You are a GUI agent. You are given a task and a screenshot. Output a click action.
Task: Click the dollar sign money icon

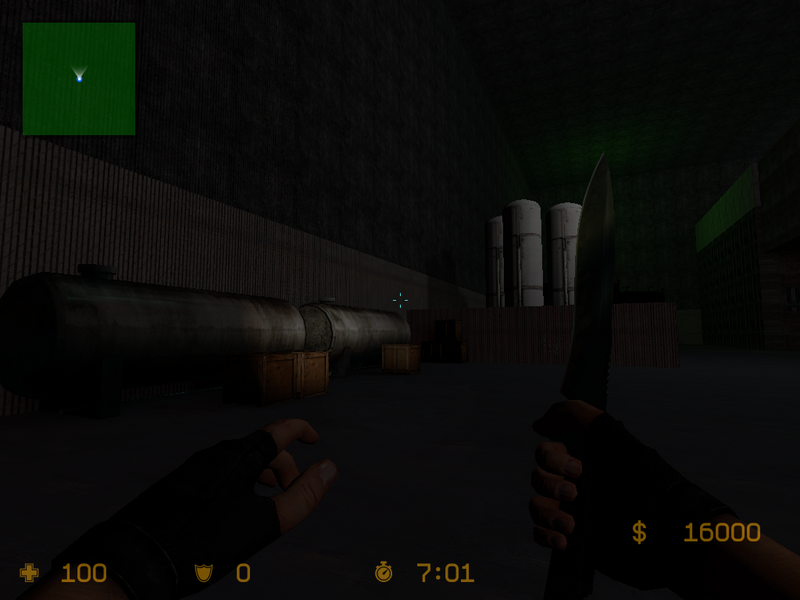639,532
